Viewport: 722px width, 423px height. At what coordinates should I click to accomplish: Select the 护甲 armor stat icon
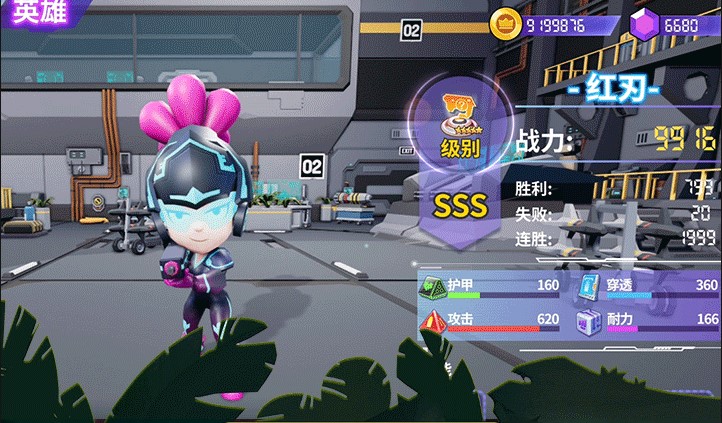(433, 288)
